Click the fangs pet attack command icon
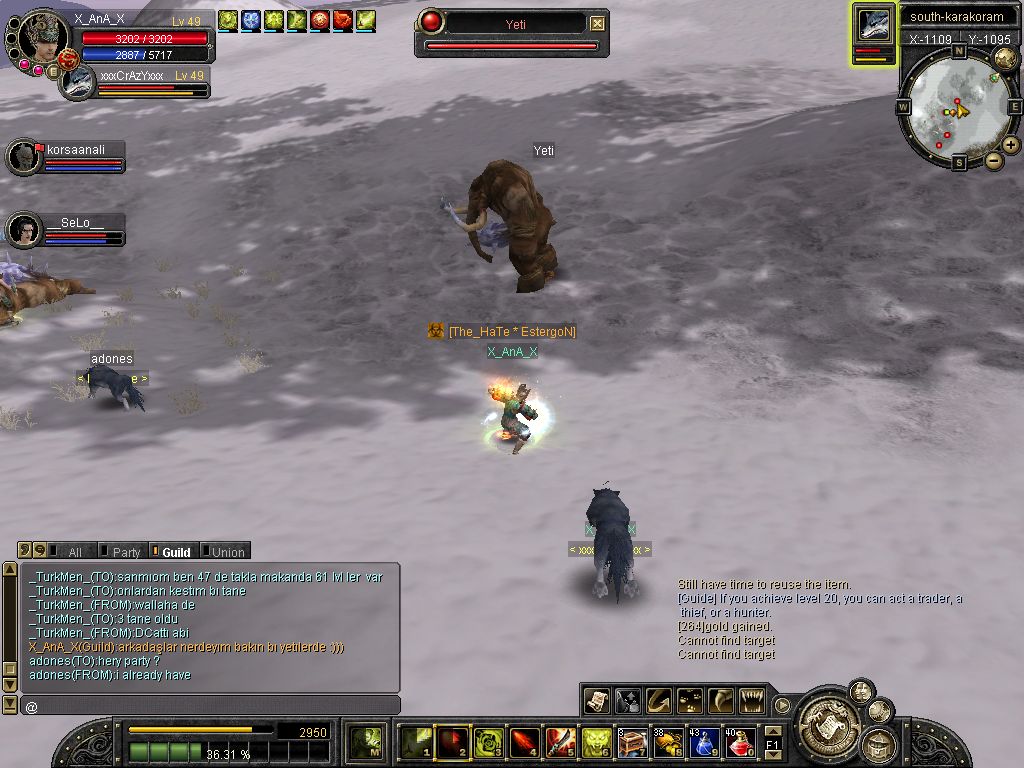Viewport: 1024px width, 768px height. [753, 701]
